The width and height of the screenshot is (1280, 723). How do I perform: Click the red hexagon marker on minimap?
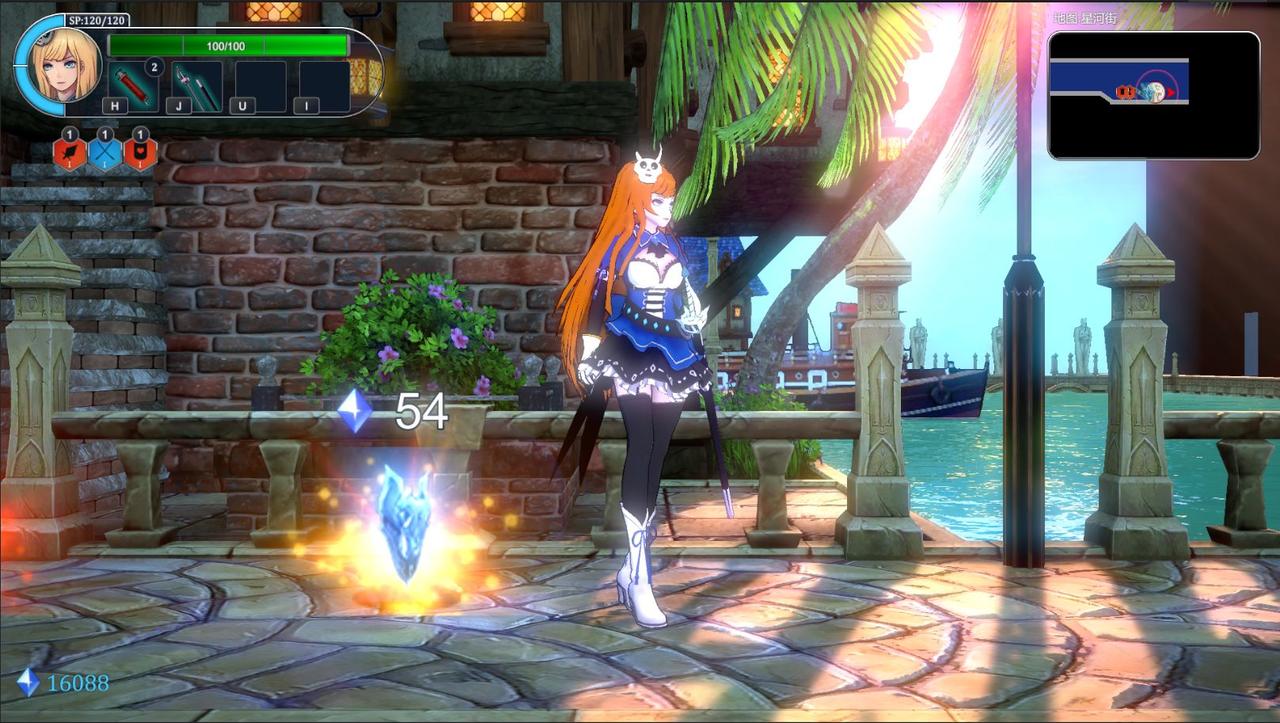coord(1125,93)
